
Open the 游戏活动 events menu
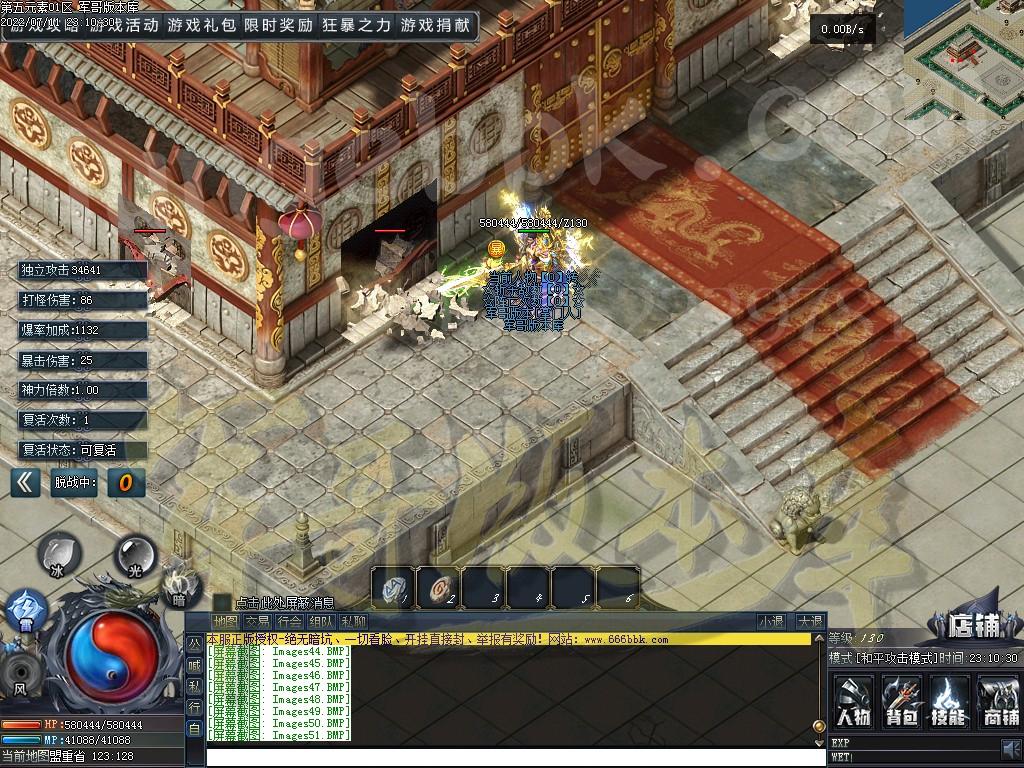tap(122, 25)
